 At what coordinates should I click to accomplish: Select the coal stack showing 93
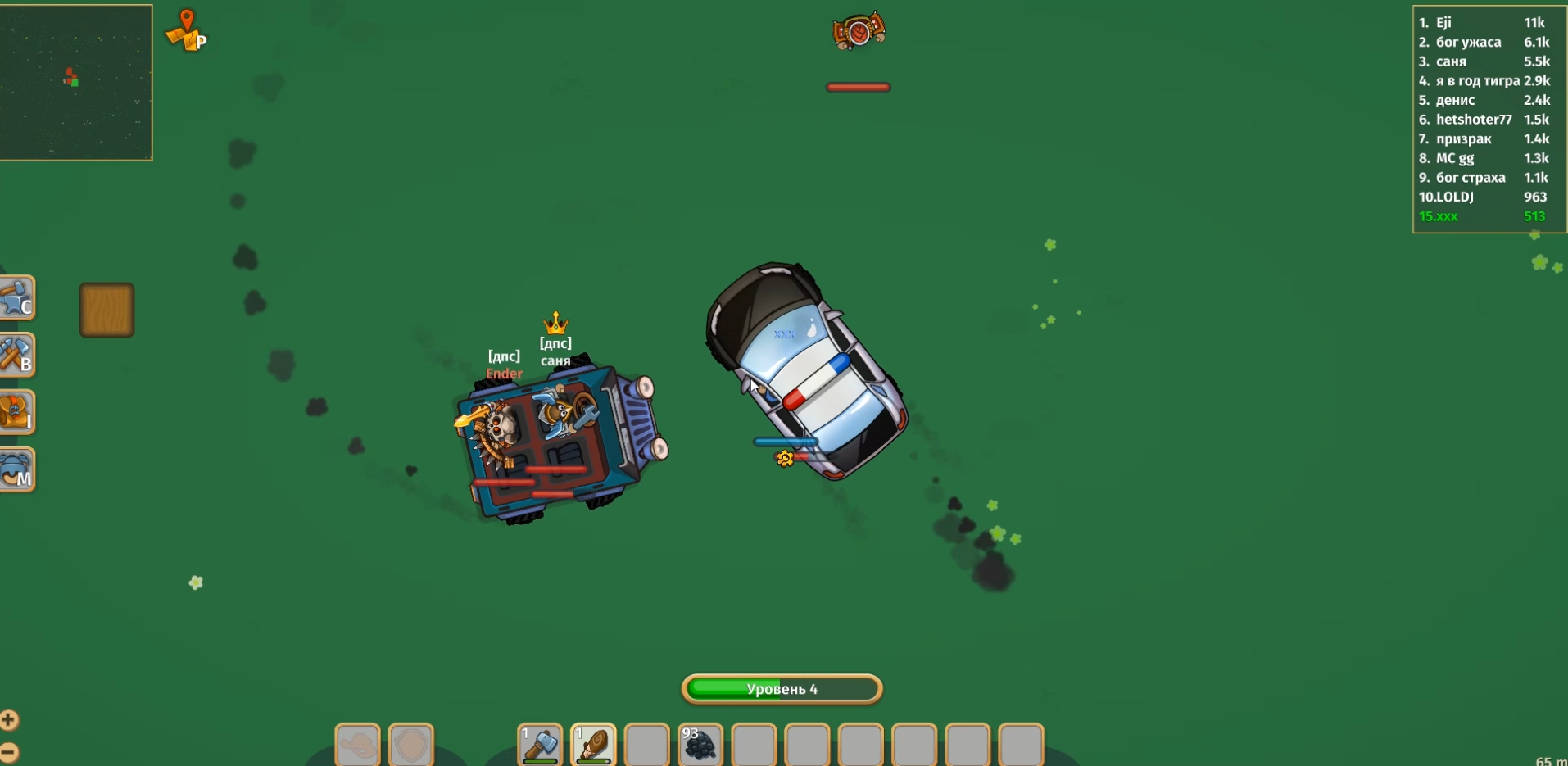tap(701, 745)
